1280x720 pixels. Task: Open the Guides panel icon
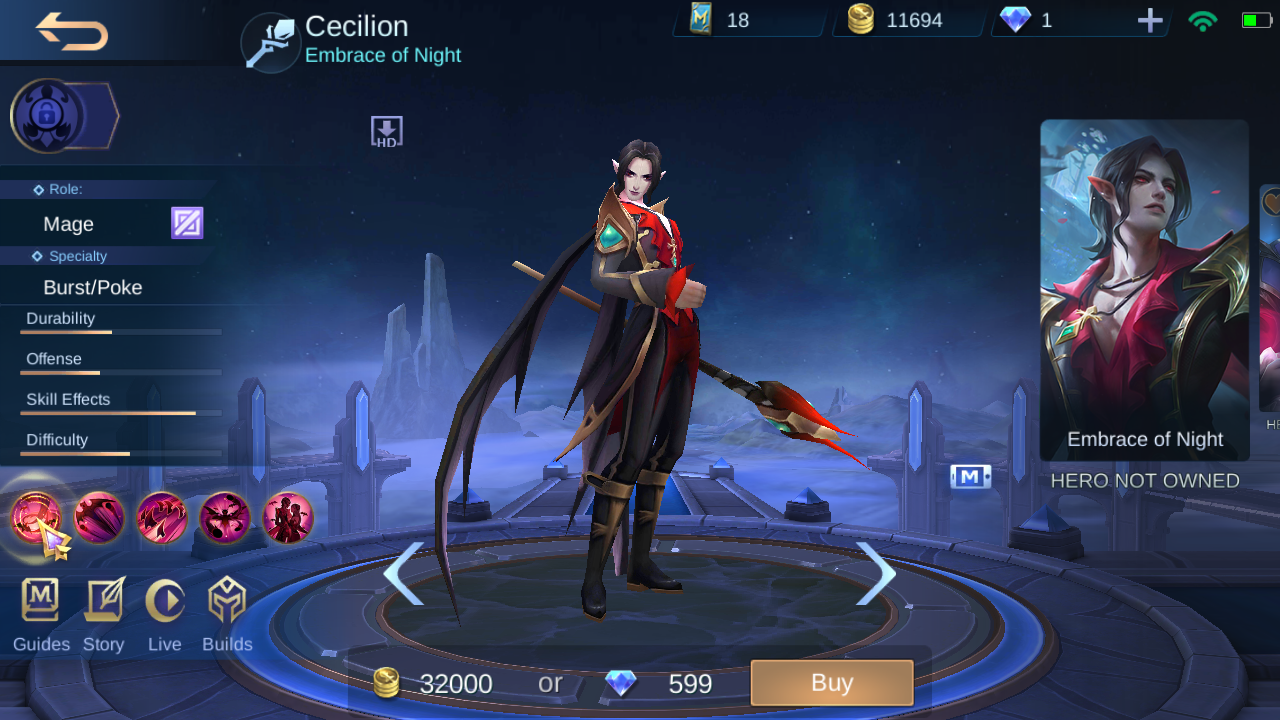(40, 601)
